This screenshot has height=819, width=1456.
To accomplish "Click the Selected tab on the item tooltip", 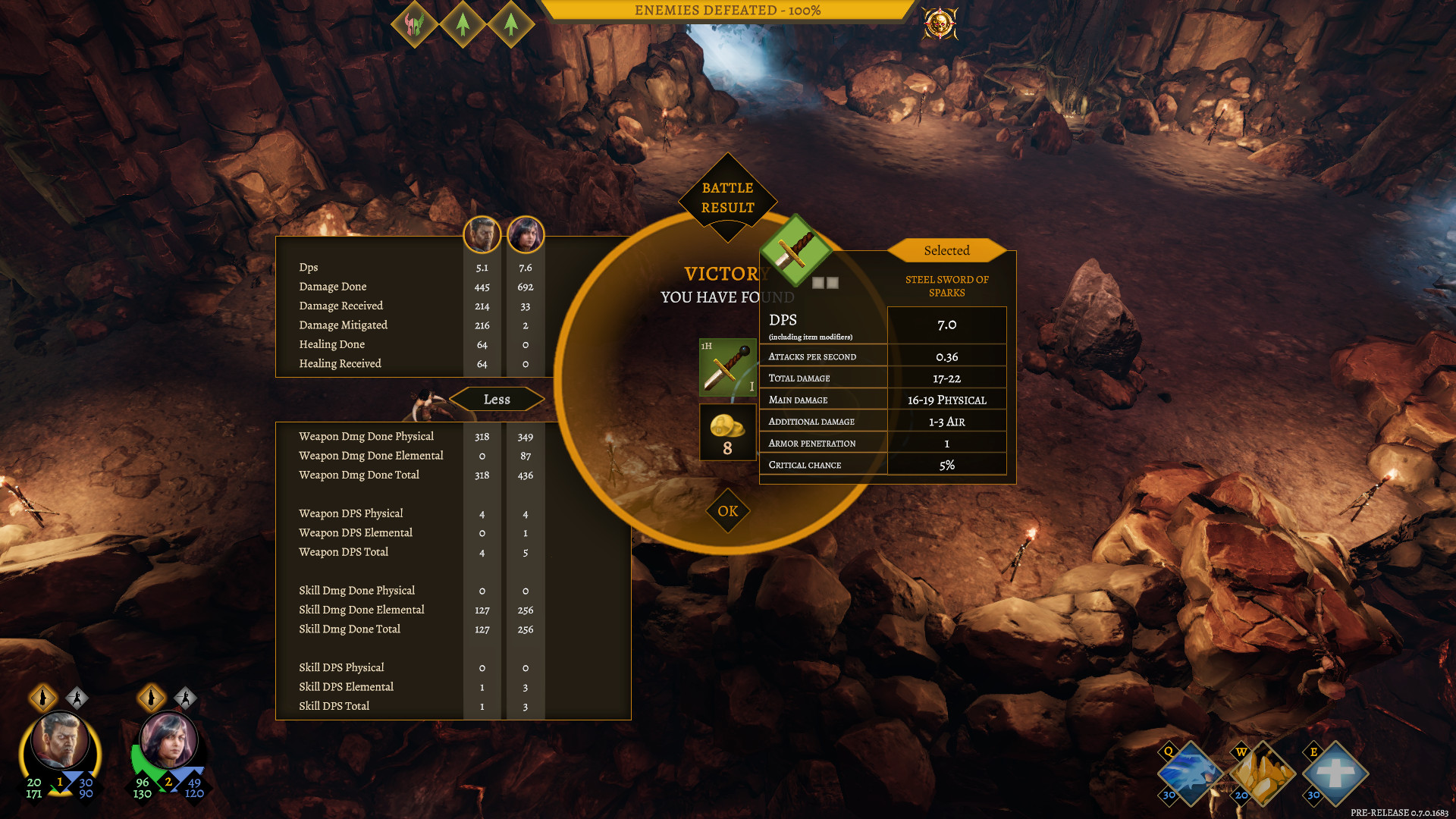I will pyautogui.click(x=946, y=250).
